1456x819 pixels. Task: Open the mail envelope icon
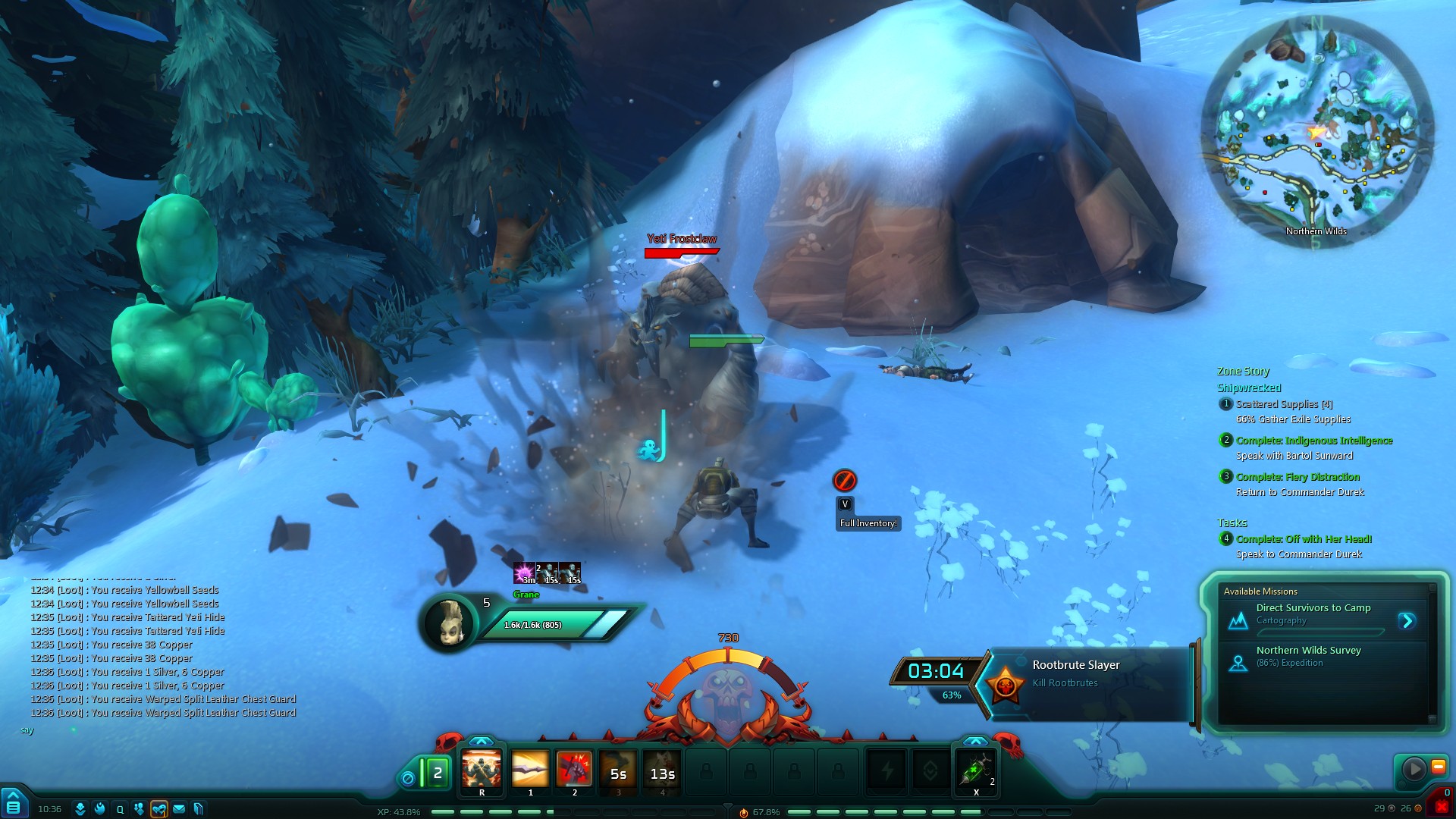[x=179, y=809]
